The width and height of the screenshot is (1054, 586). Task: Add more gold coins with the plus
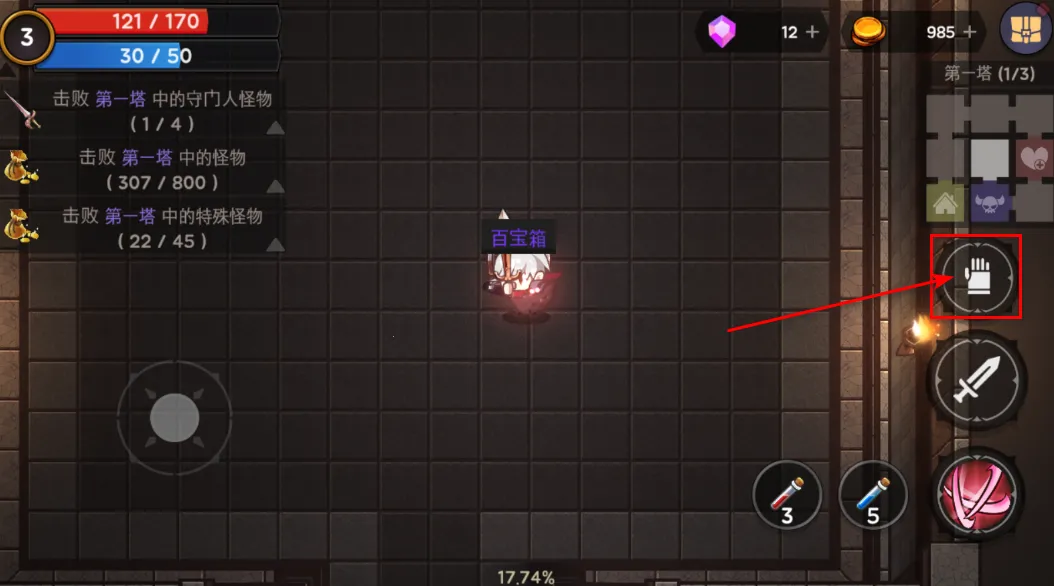point(968,32)
